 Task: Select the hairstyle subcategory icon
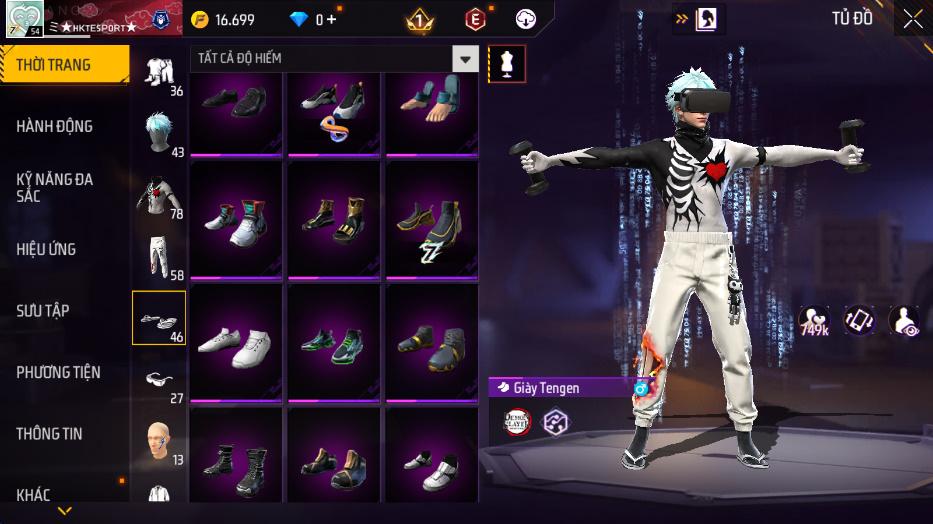159,132
